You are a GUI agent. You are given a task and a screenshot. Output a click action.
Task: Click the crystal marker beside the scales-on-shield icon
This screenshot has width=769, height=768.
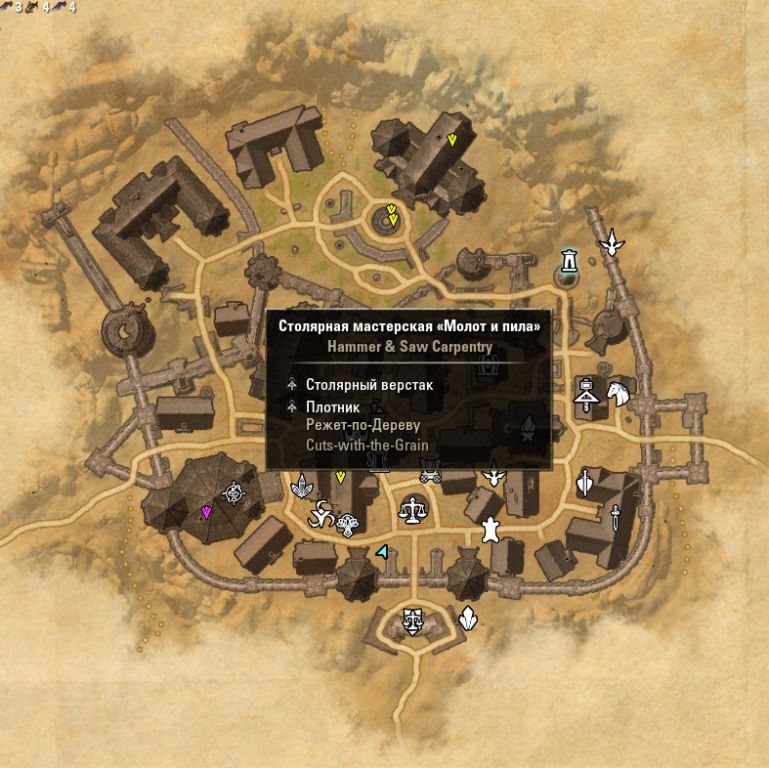pyautogui.click(x=467, y=620)
